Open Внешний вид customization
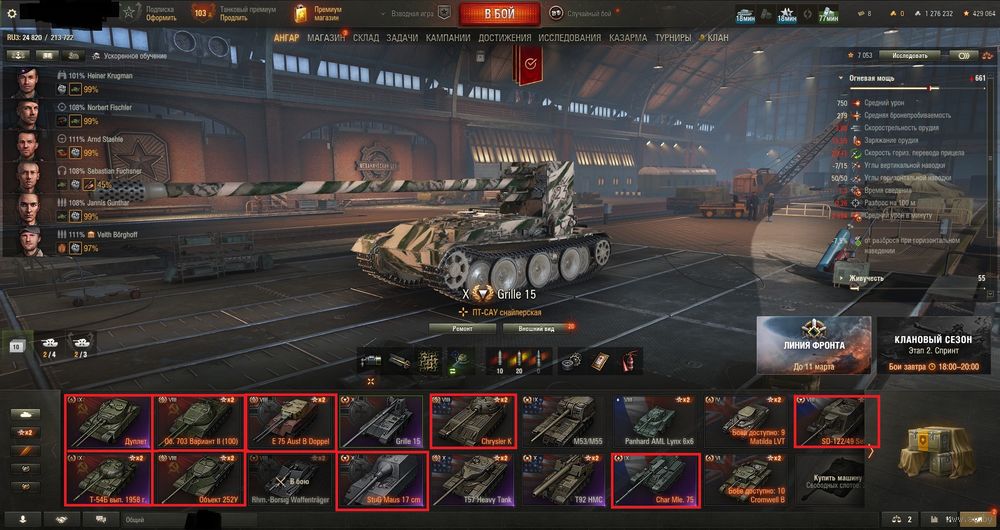 point(538,327)
